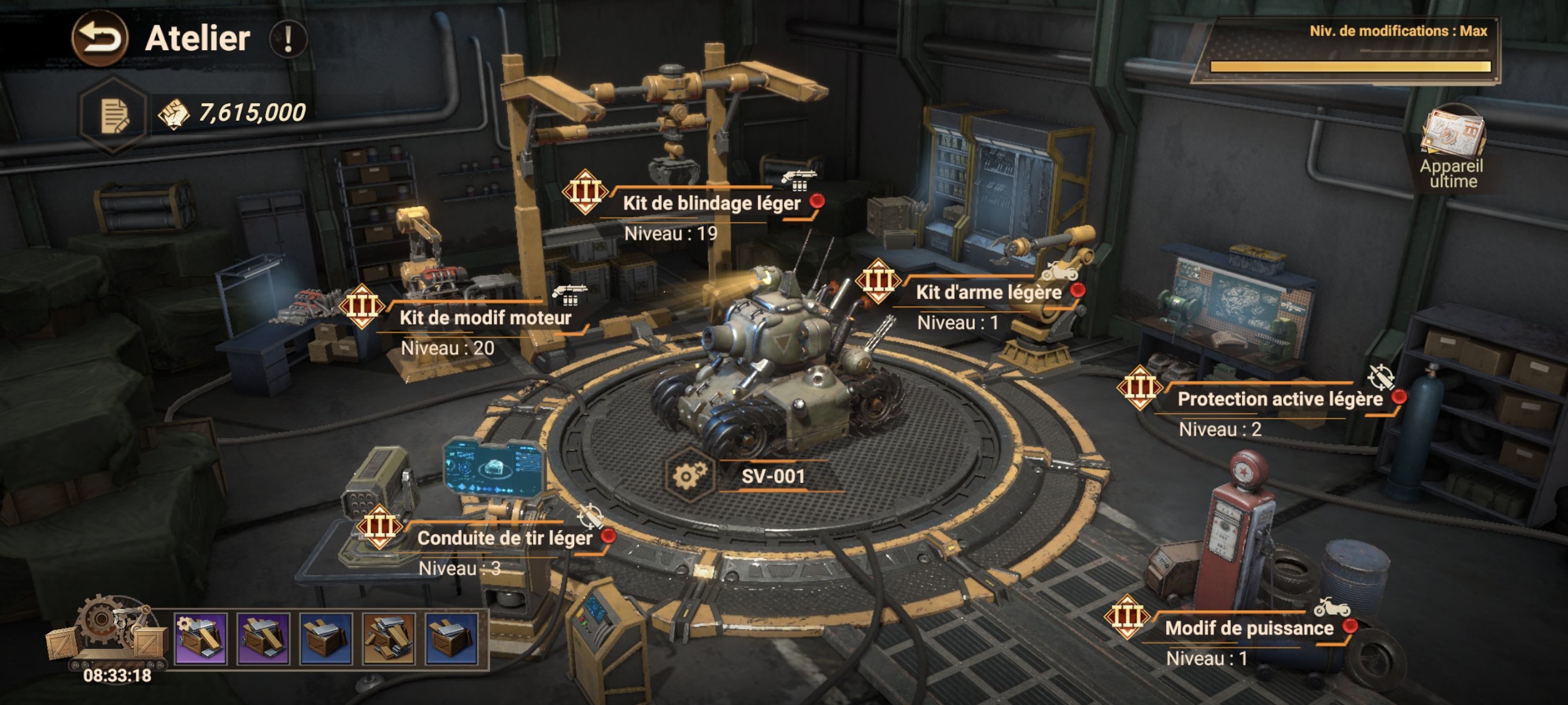Open the notes document hexagon icon
1568x705 pixels.
click(x=114, y=116)
